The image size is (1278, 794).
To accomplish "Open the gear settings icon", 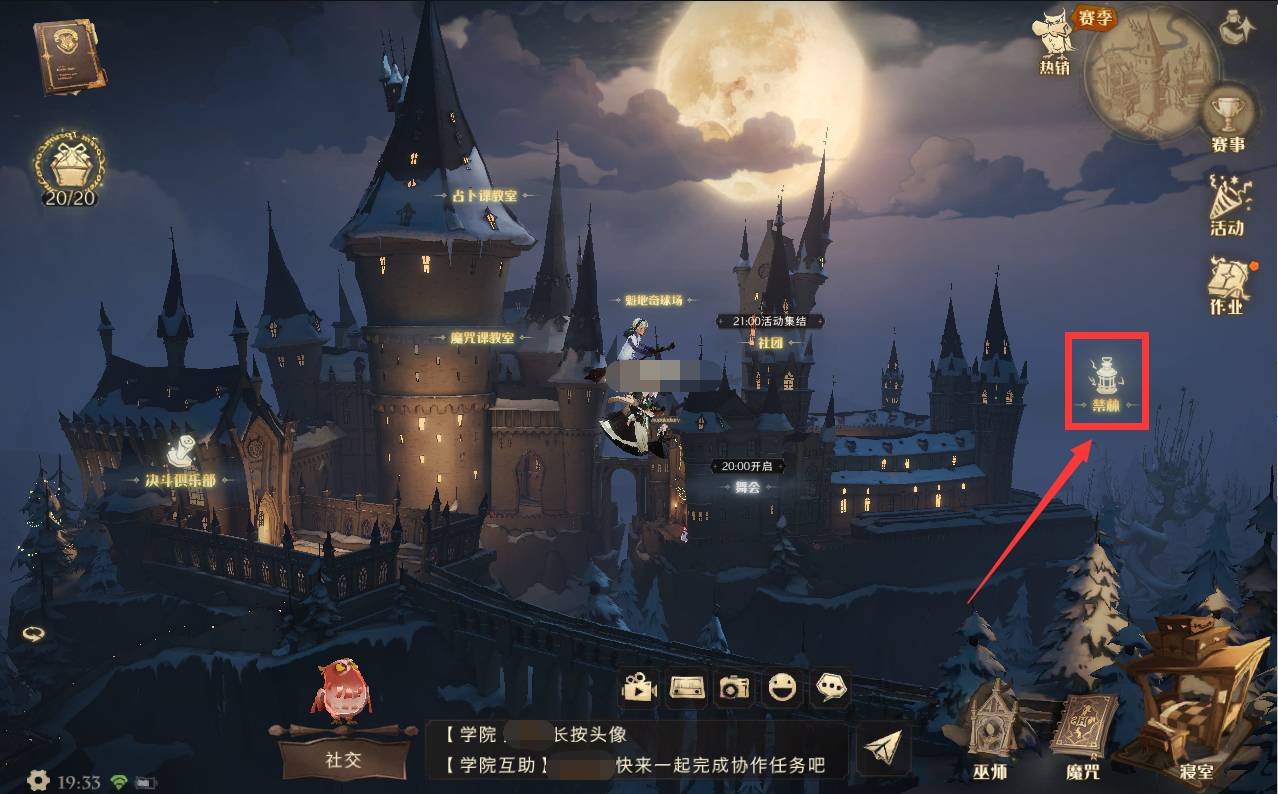I will [38, 780].
